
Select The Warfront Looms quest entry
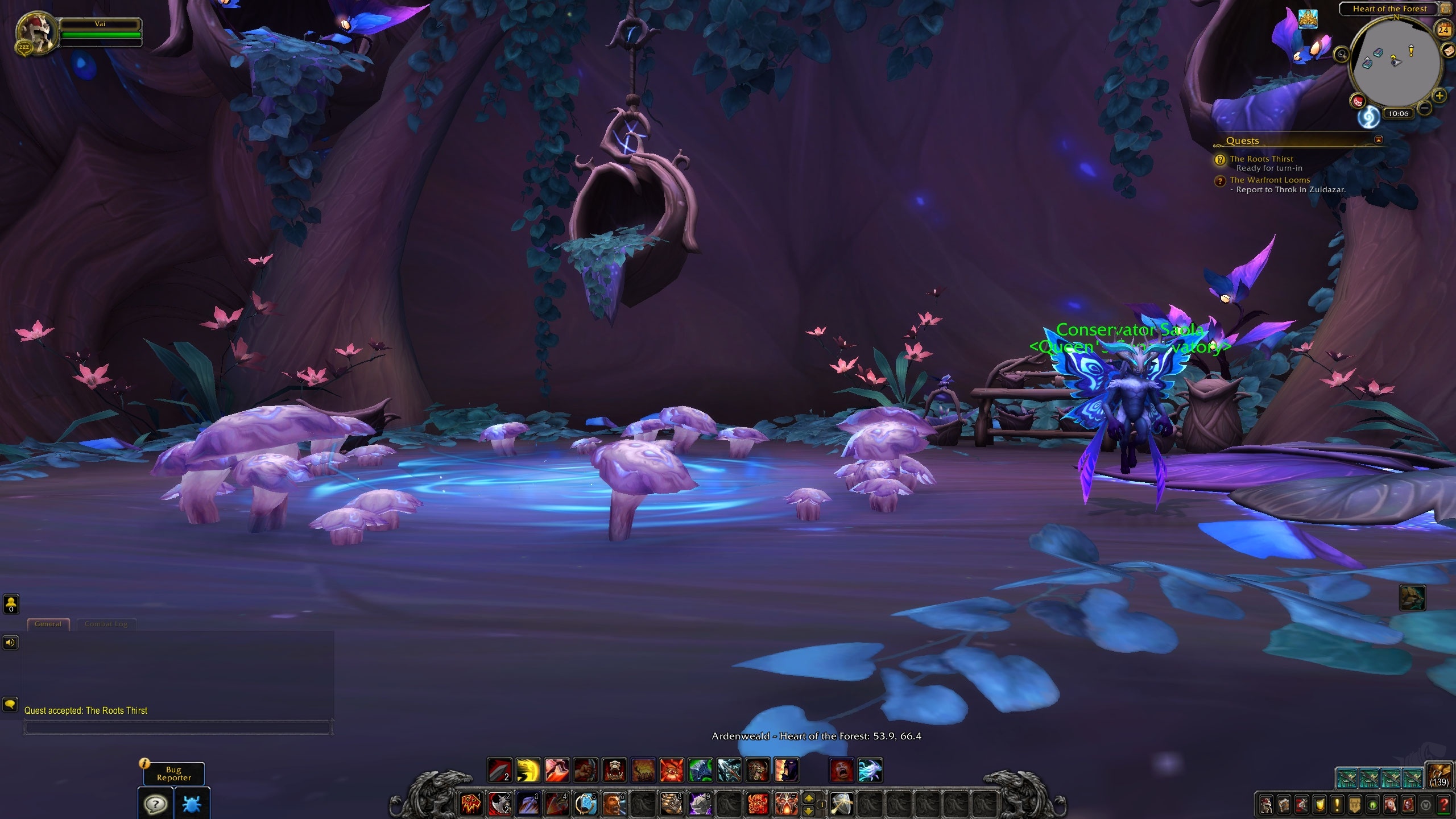coord(1269,180)
